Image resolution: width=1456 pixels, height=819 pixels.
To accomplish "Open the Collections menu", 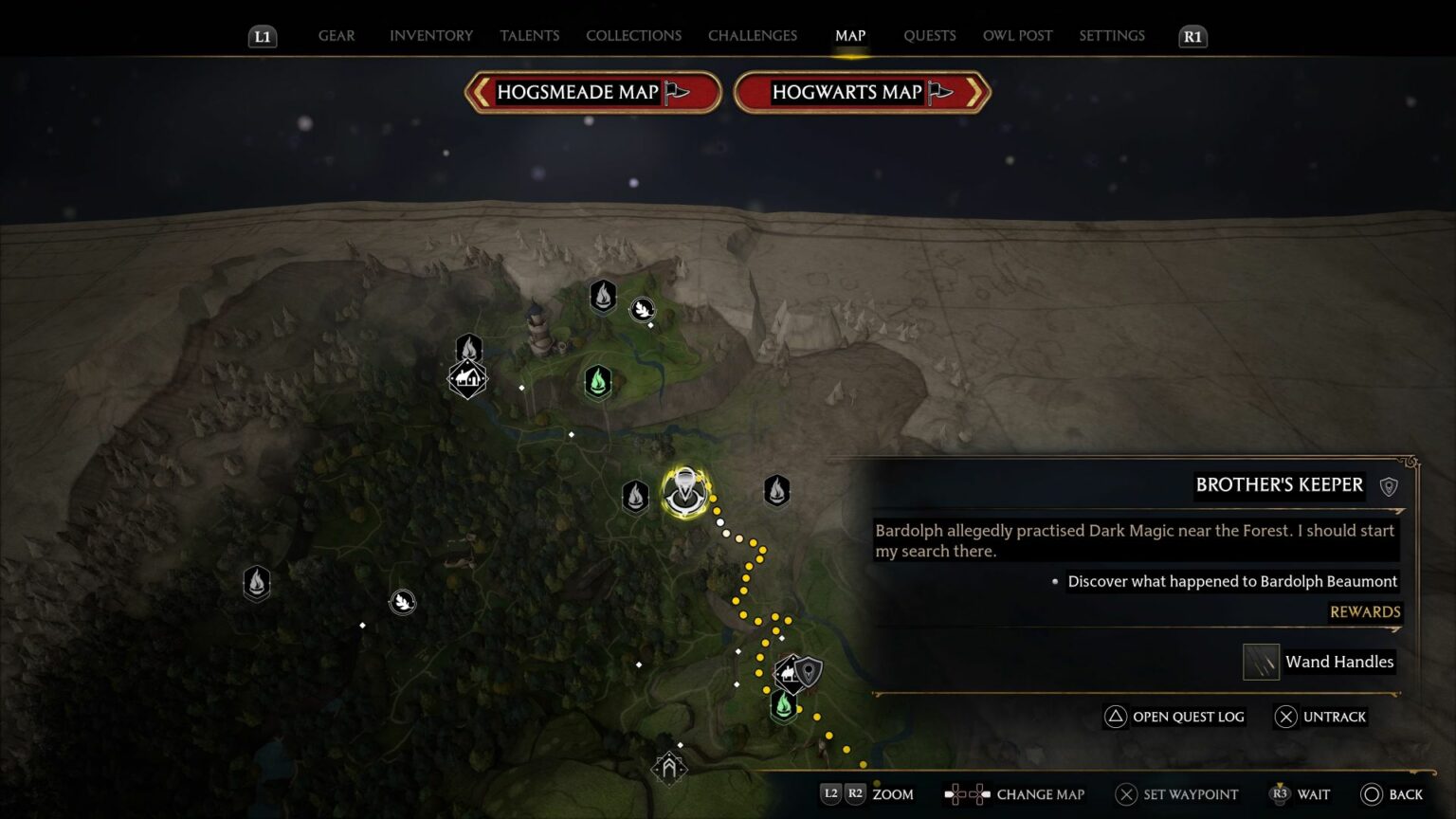I will [633, 35].
